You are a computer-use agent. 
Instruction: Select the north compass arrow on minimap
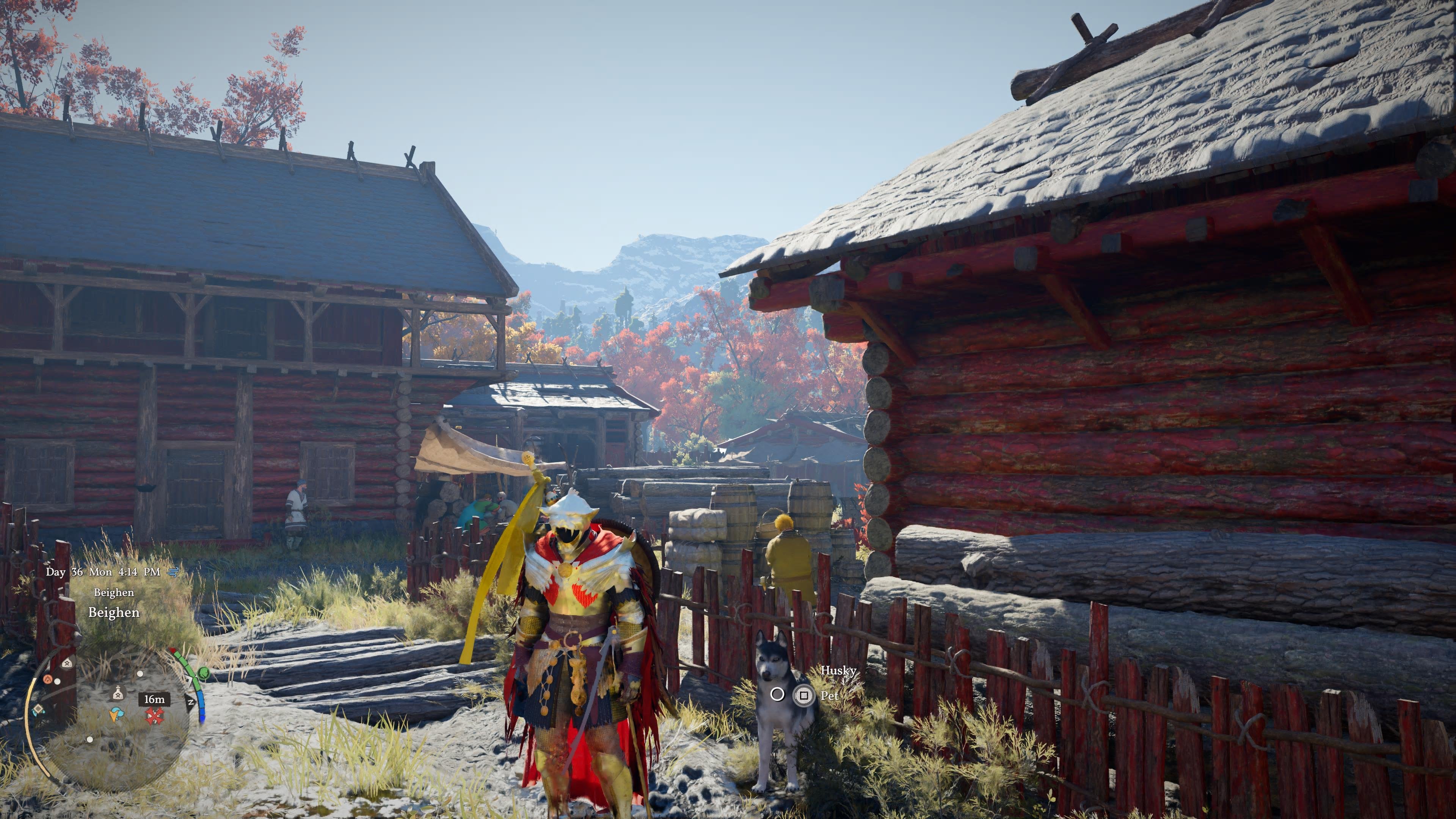[190, 703]
